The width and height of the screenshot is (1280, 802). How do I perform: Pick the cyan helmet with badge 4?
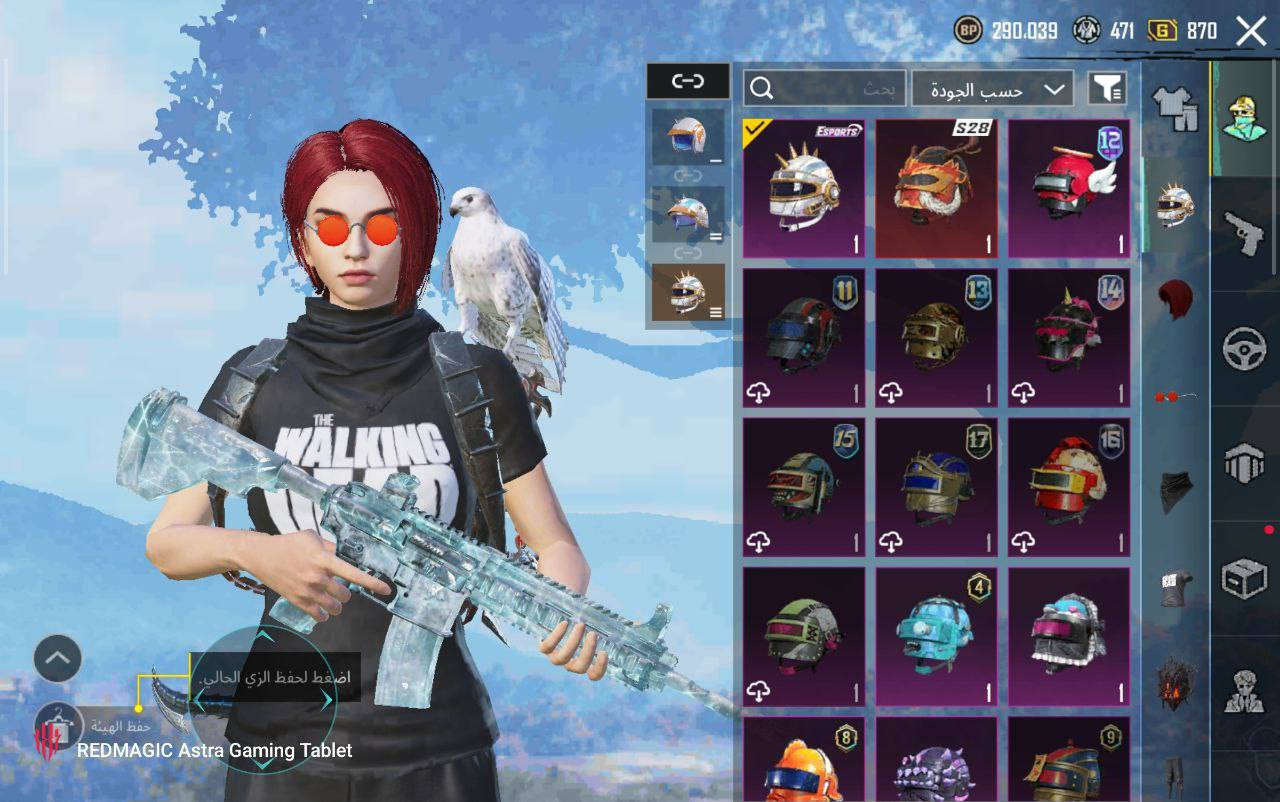pyautogui.click(x=936, y=636)
